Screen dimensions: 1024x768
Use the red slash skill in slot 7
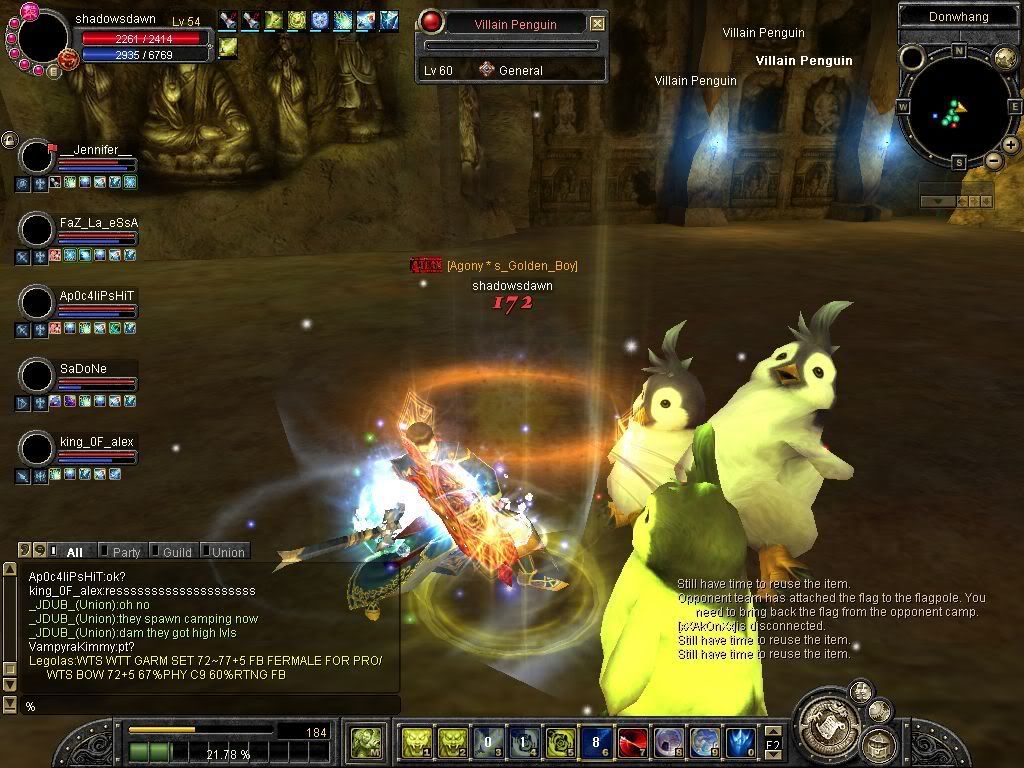(632, 742)
